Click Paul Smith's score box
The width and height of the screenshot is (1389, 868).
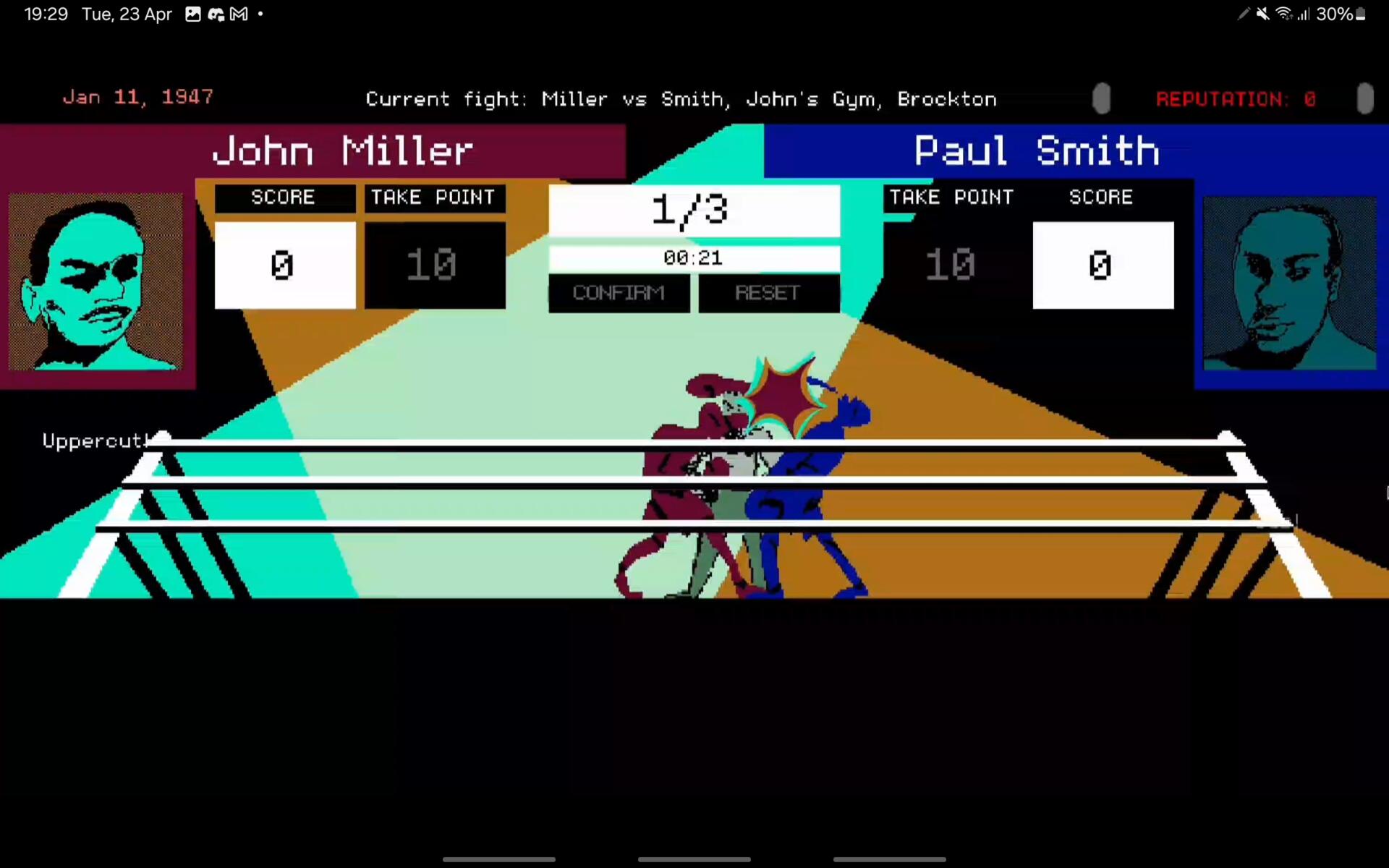pyautogui.click(x=1103, y=265)
